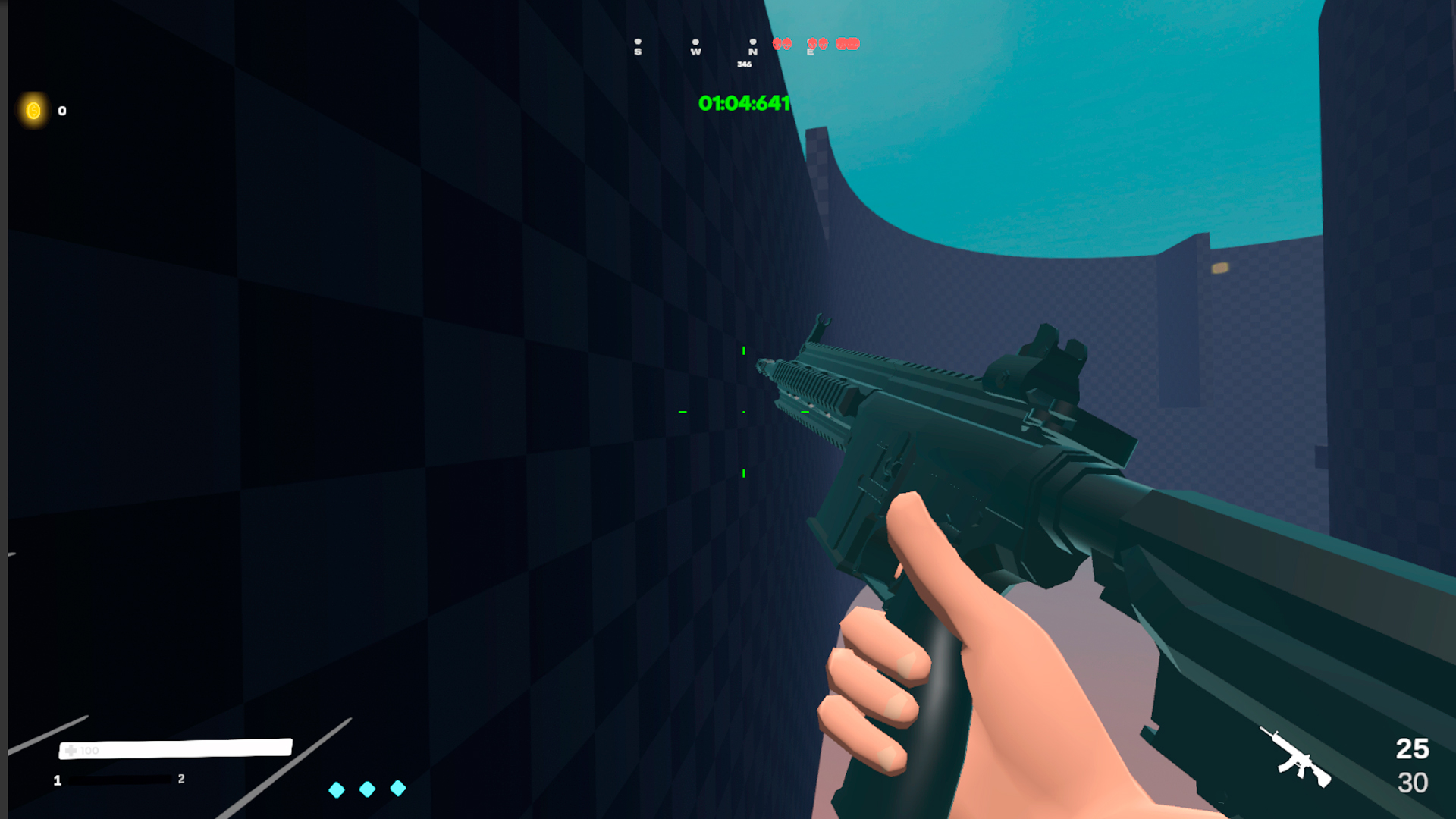Select the last cyan diamond pip
This screenshot has height=819, width=1456.
tap(398, 789)
